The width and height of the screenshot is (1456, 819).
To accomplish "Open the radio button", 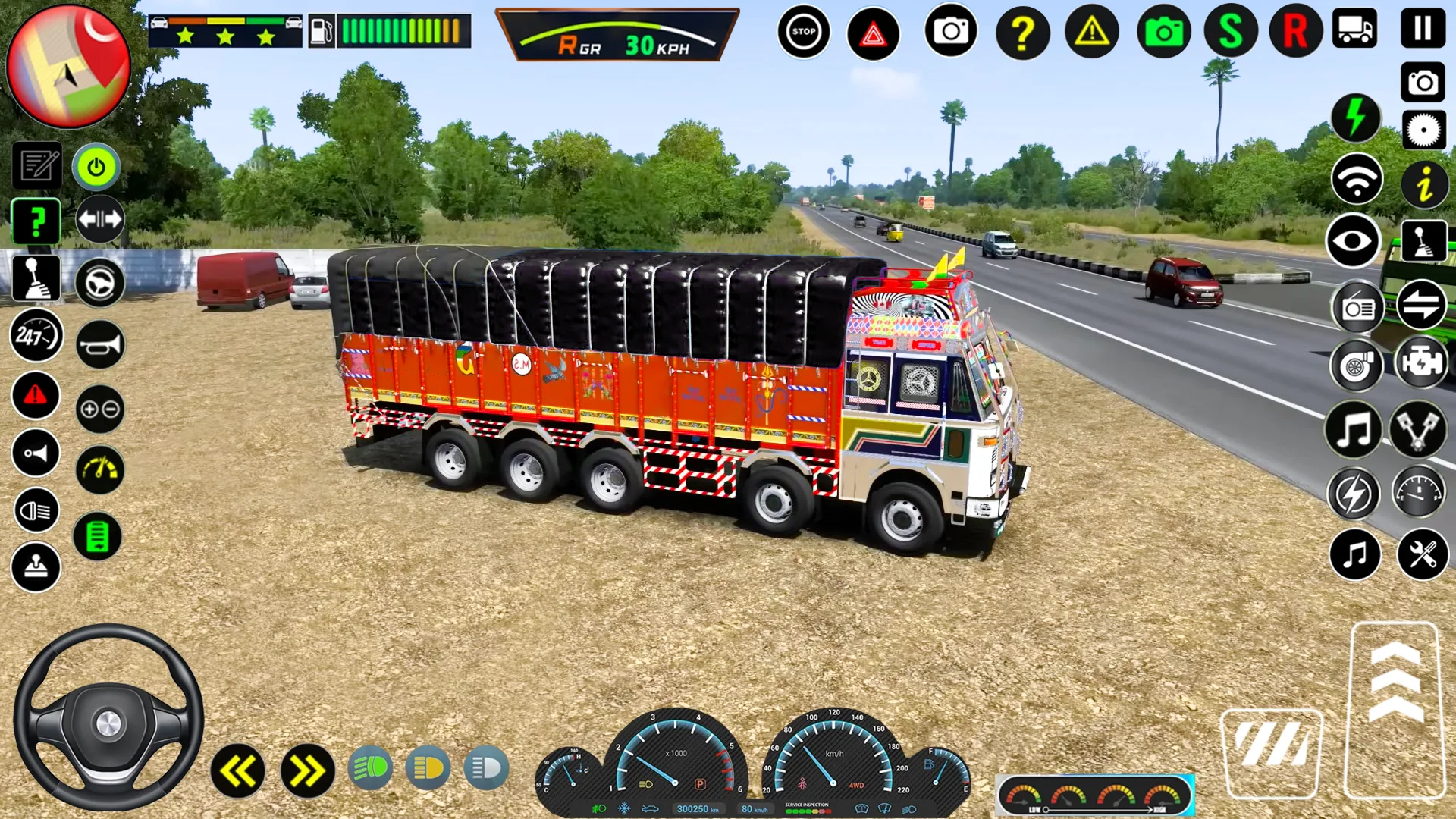I will coord(1357,308).
